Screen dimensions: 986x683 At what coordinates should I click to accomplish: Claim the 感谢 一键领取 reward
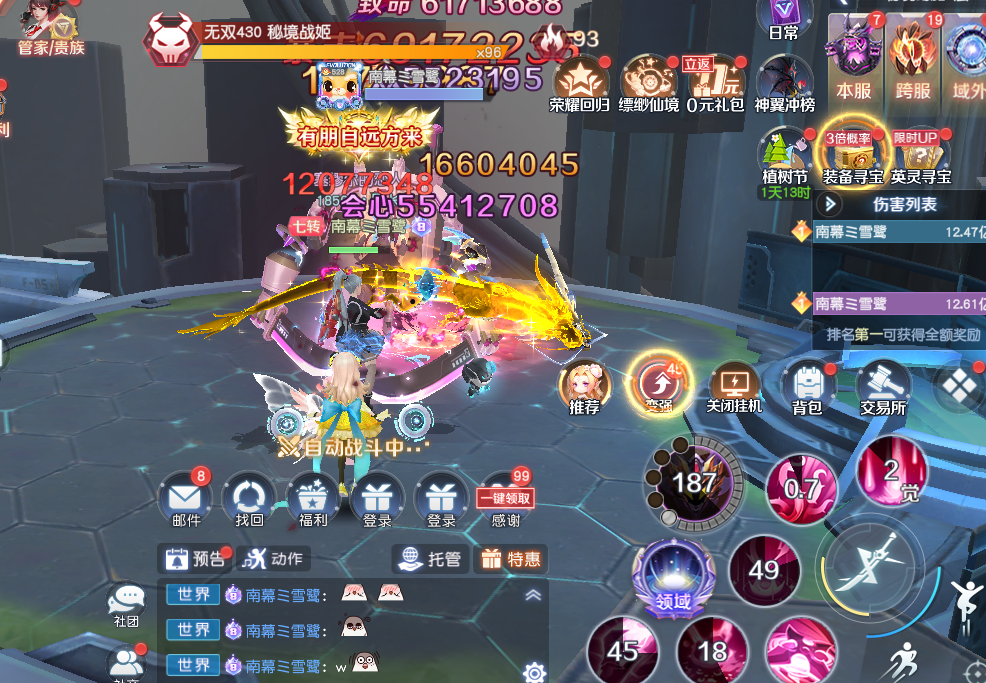coord(506,498)
